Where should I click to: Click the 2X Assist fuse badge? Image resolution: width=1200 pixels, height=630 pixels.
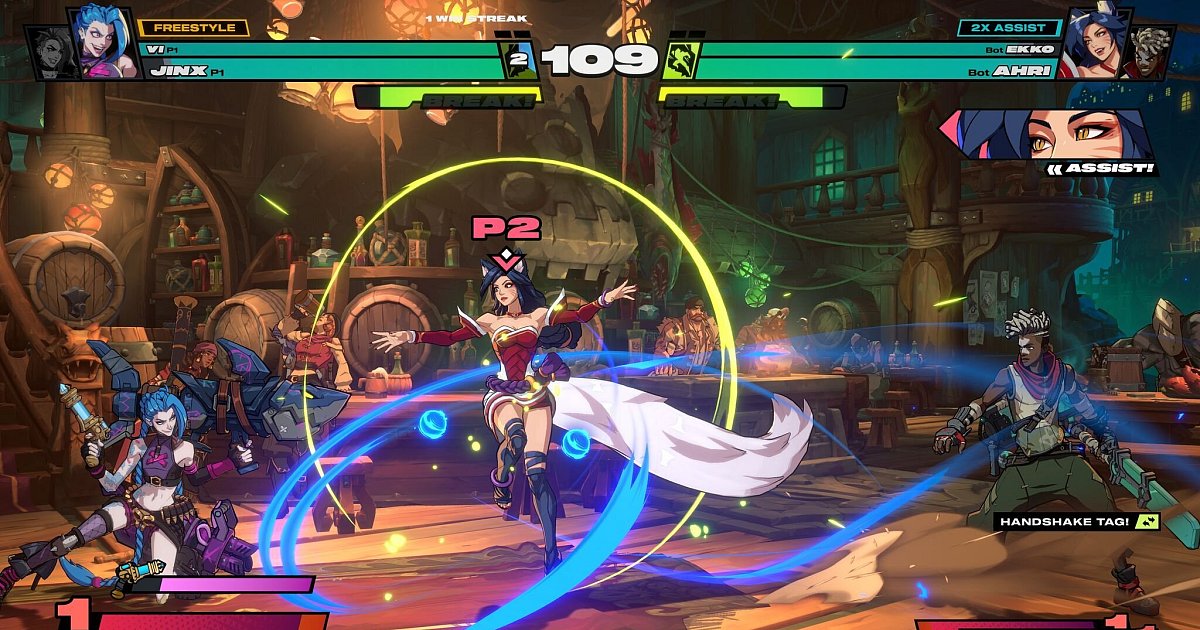[1008, 28]
